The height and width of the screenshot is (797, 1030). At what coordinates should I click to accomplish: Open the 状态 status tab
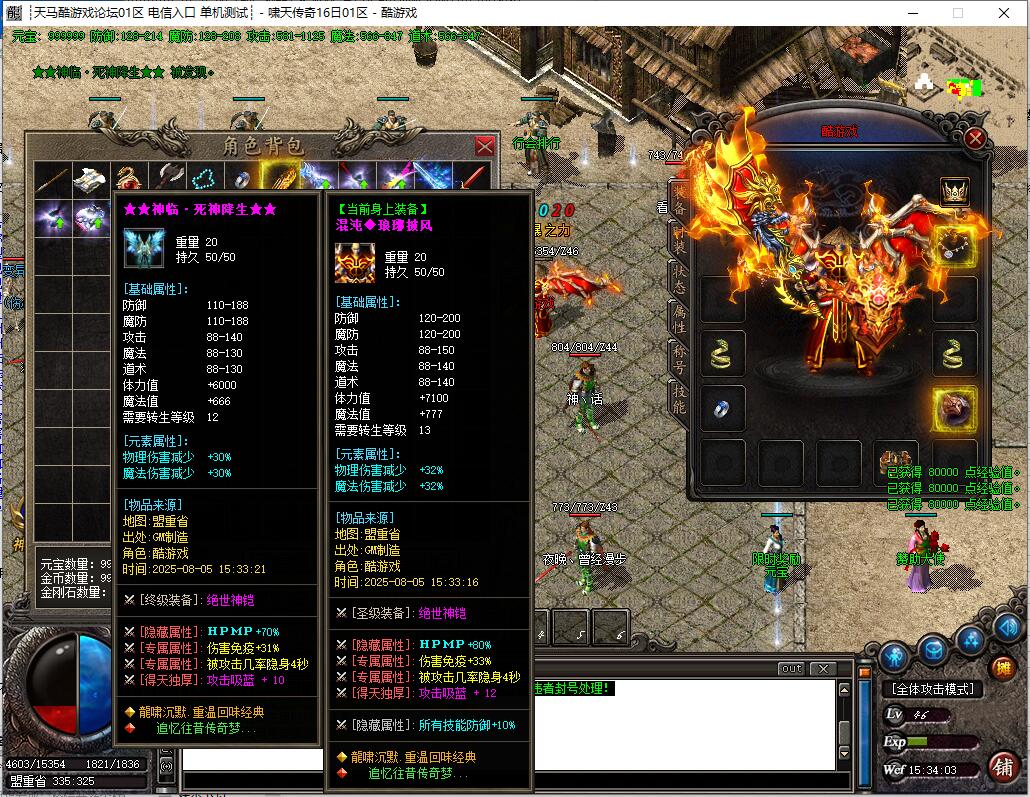click(x=679, y=277)
